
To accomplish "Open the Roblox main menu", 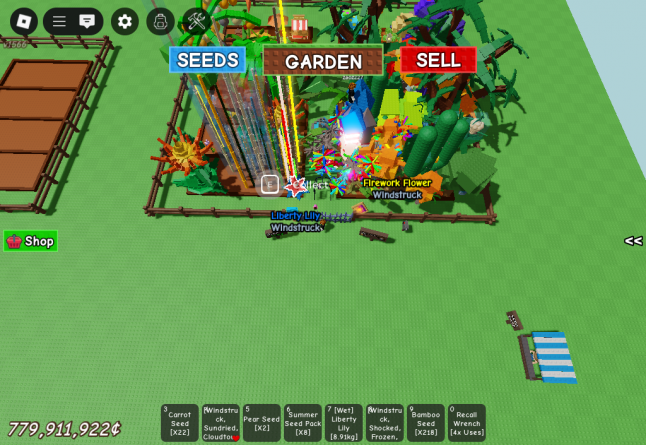I will click(x=23, y=21).
